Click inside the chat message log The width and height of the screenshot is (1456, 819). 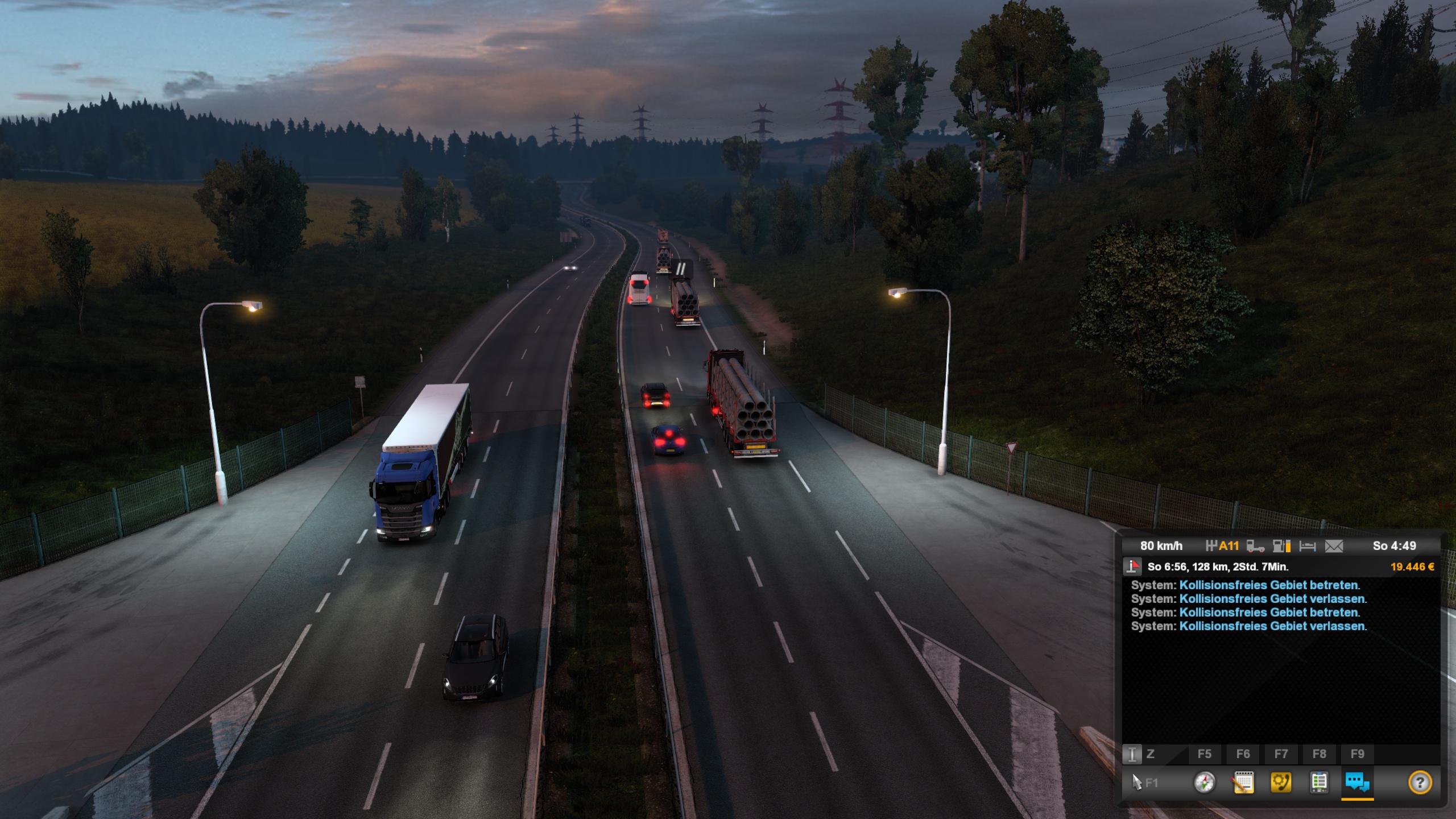coord(1280,682)
